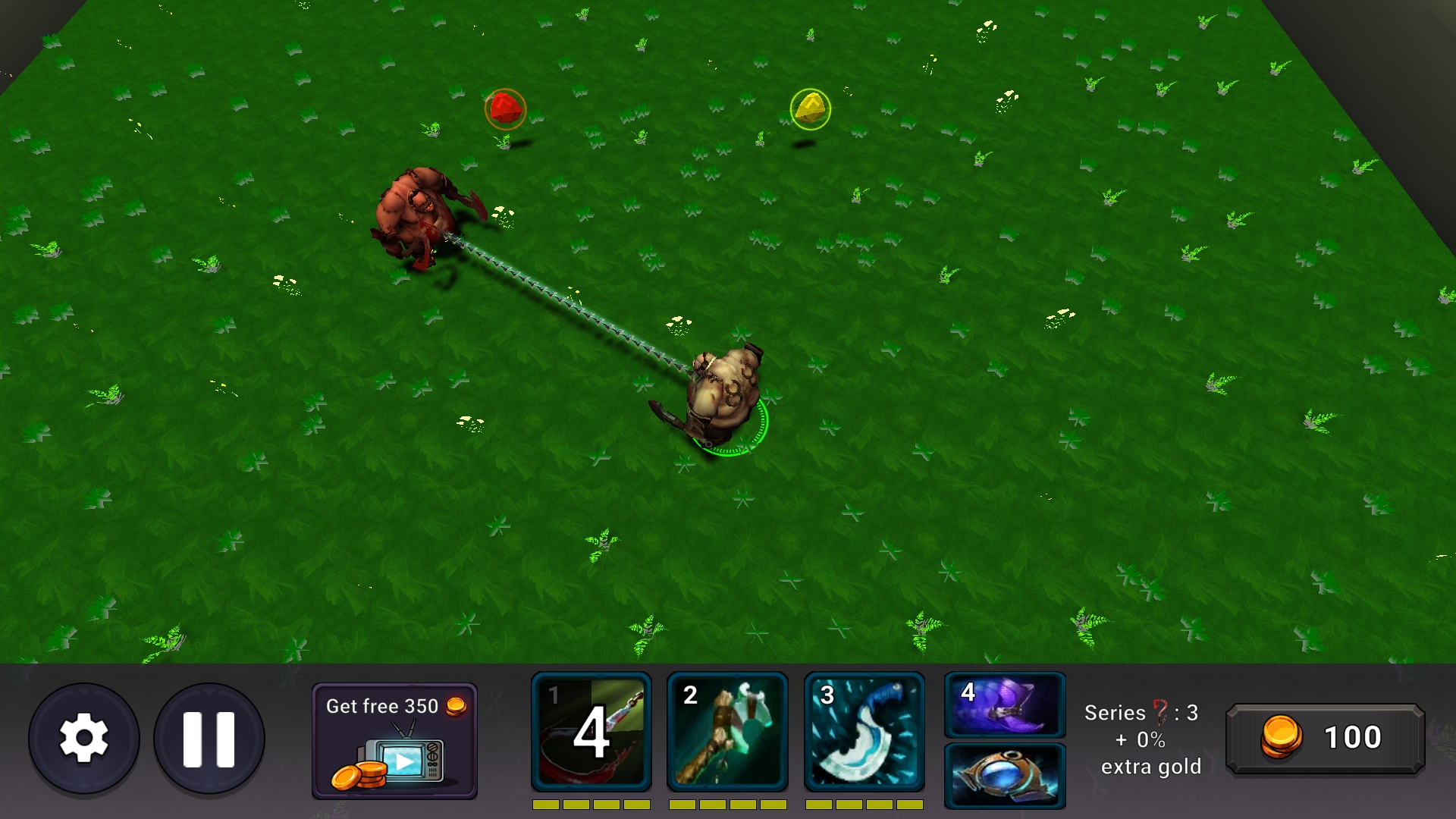This screenshot has height=819, width=1456.
Task: Click the upgrade bar under ability 1
Action: (x=591, y=806)
